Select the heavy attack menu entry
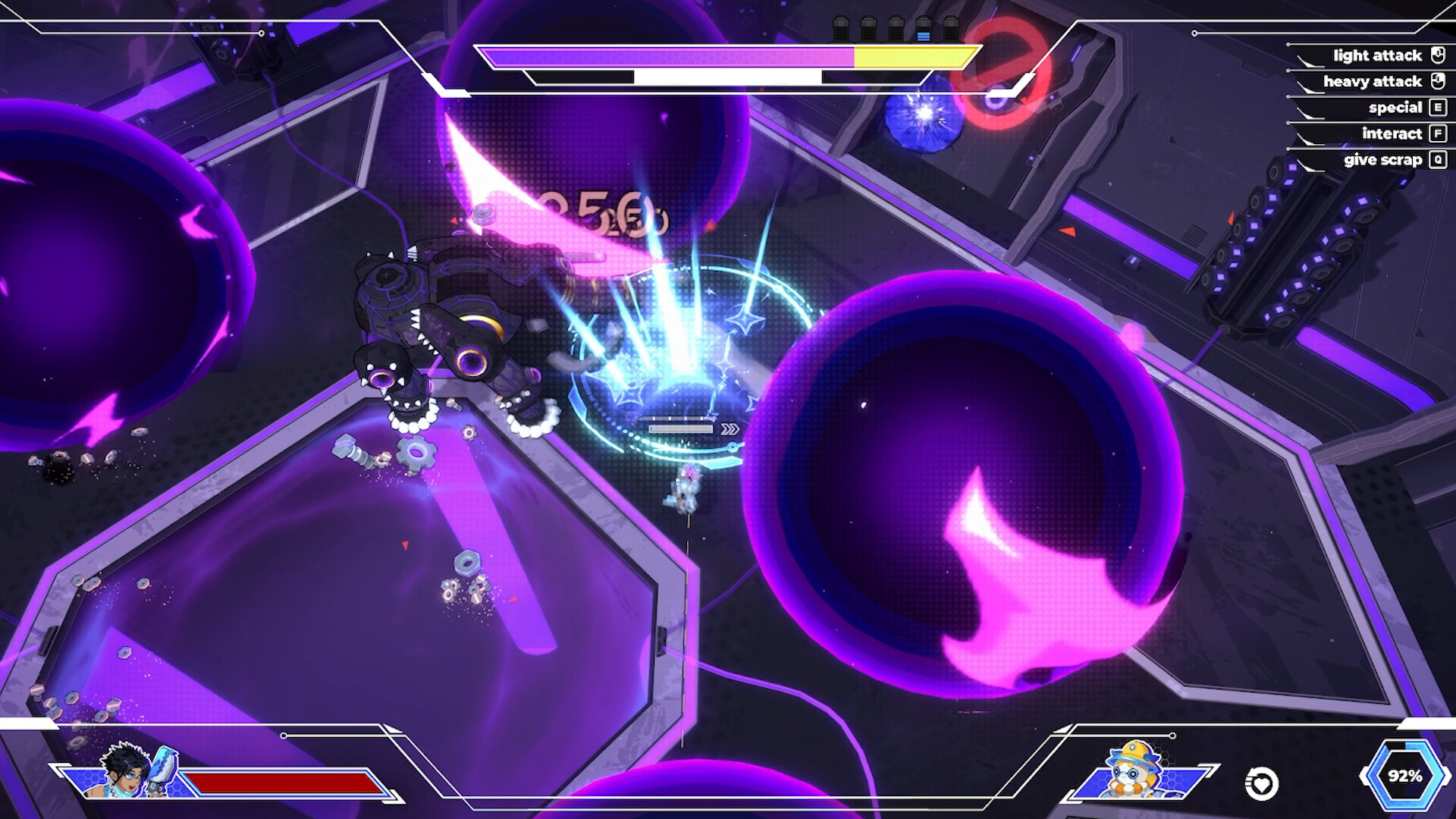The width and height of the screenshot is (1456, 819). coord(1371,81)
